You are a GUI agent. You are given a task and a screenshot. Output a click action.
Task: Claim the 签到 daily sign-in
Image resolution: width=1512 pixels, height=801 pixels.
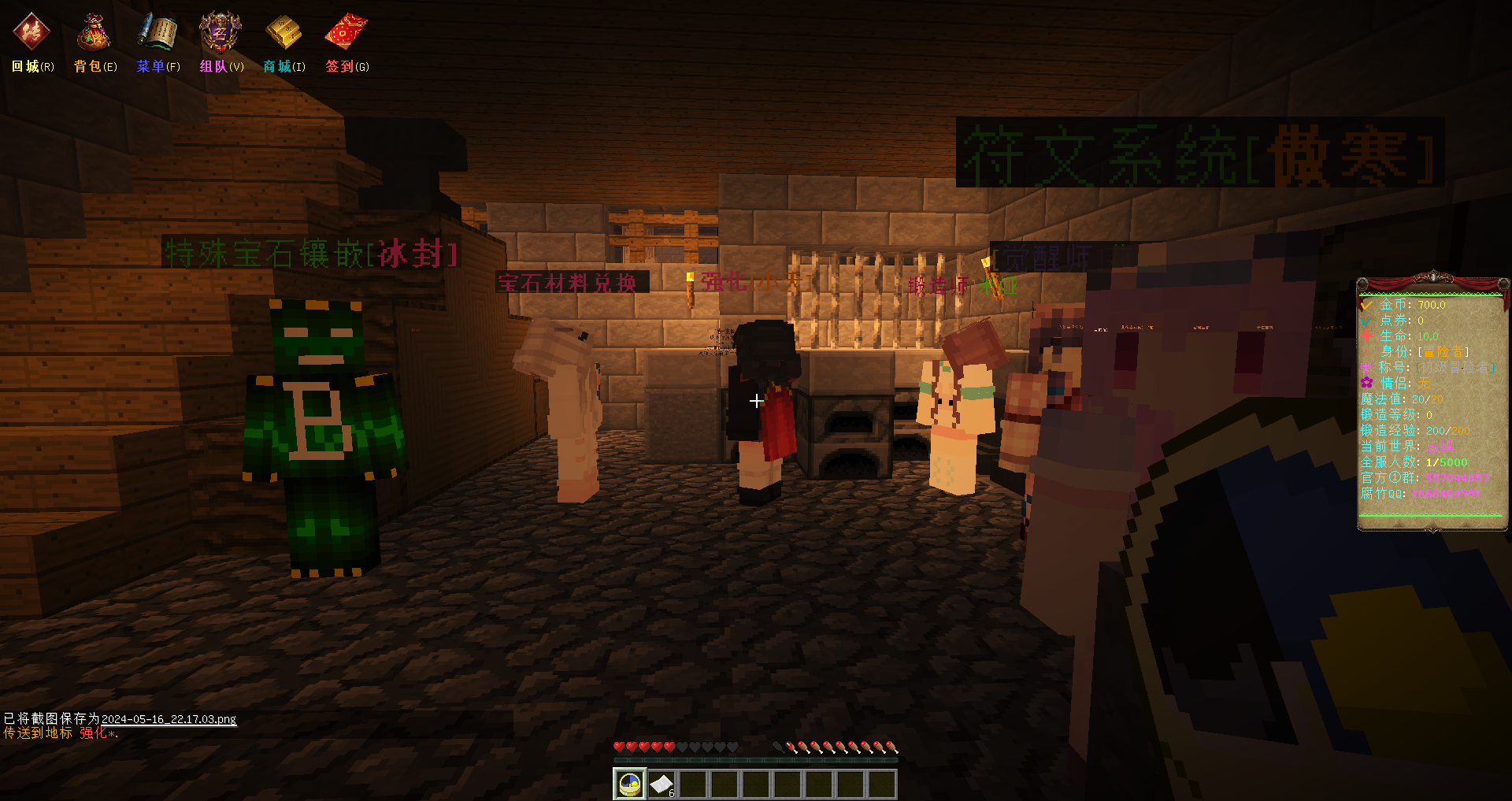pos(346,33)
